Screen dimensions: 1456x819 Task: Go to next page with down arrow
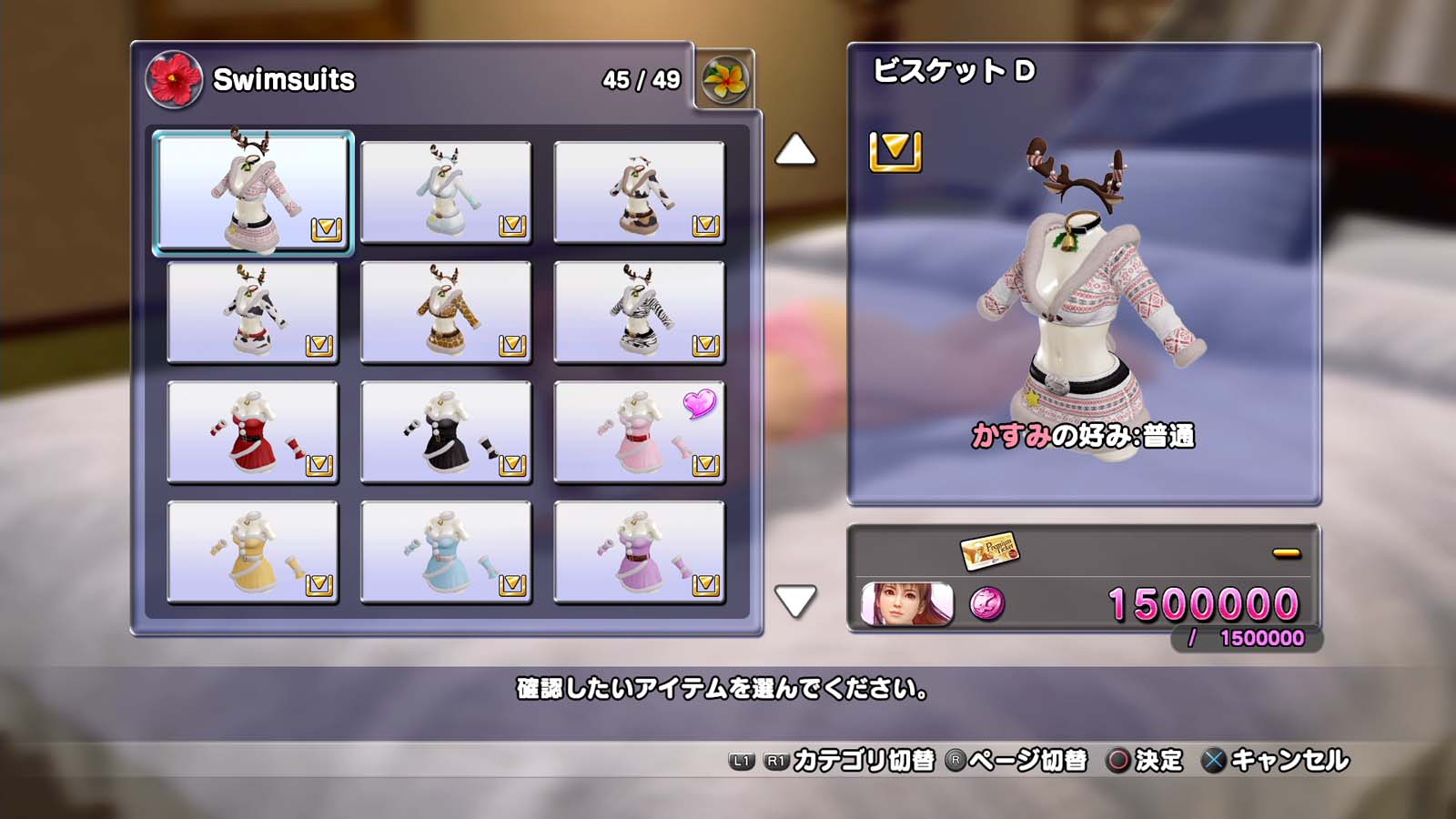point(795,601)
